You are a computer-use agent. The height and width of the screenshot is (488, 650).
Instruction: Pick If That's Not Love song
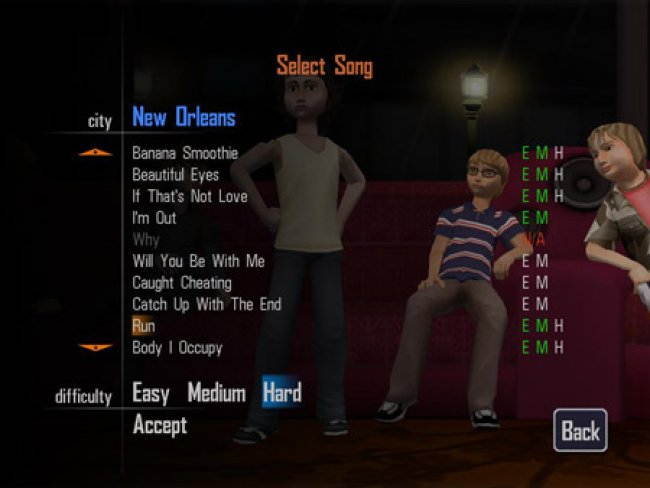(x=189, y=196)
